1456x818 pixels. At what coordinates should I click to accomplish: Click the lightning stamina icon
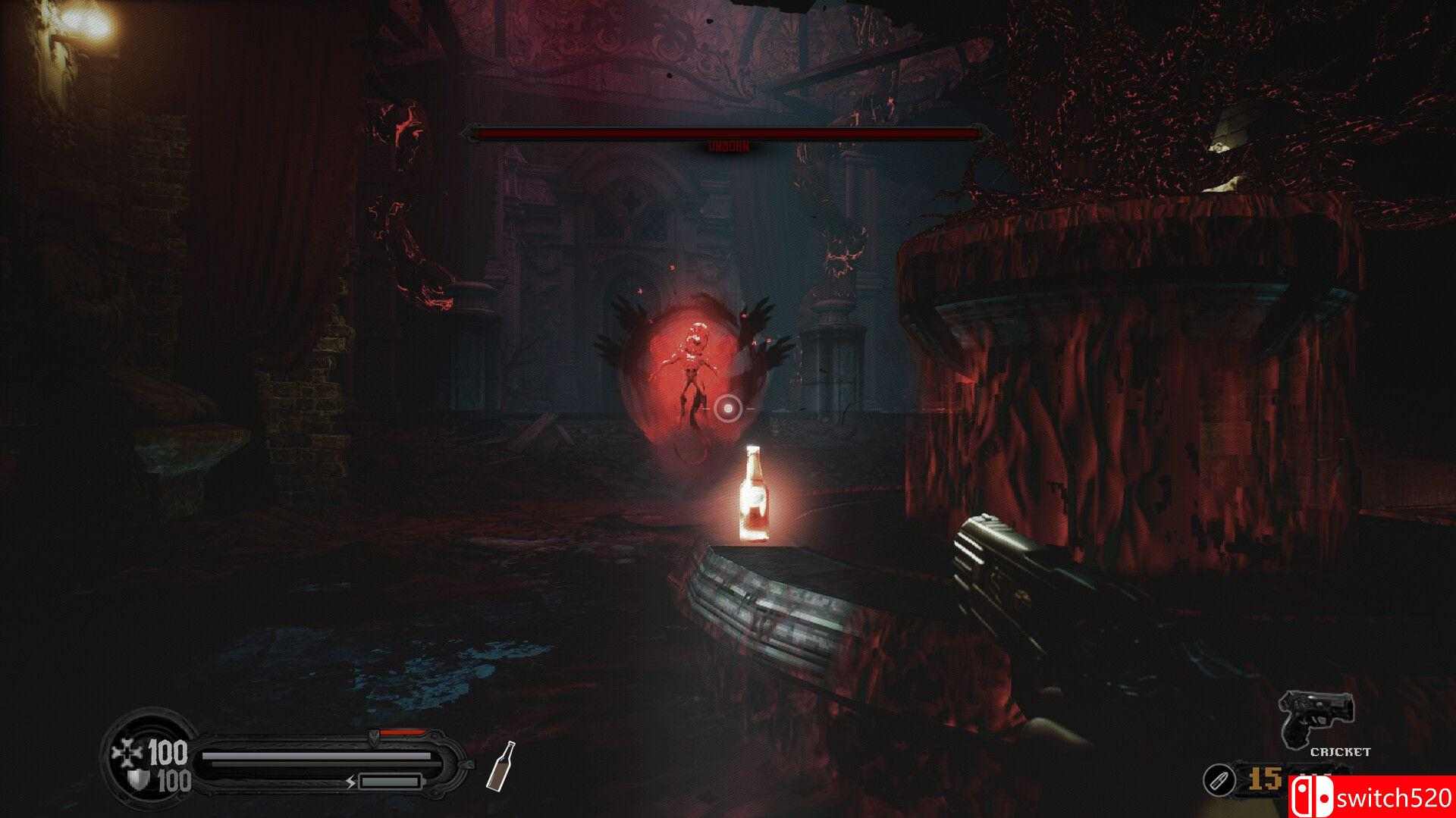click(351, 782)
